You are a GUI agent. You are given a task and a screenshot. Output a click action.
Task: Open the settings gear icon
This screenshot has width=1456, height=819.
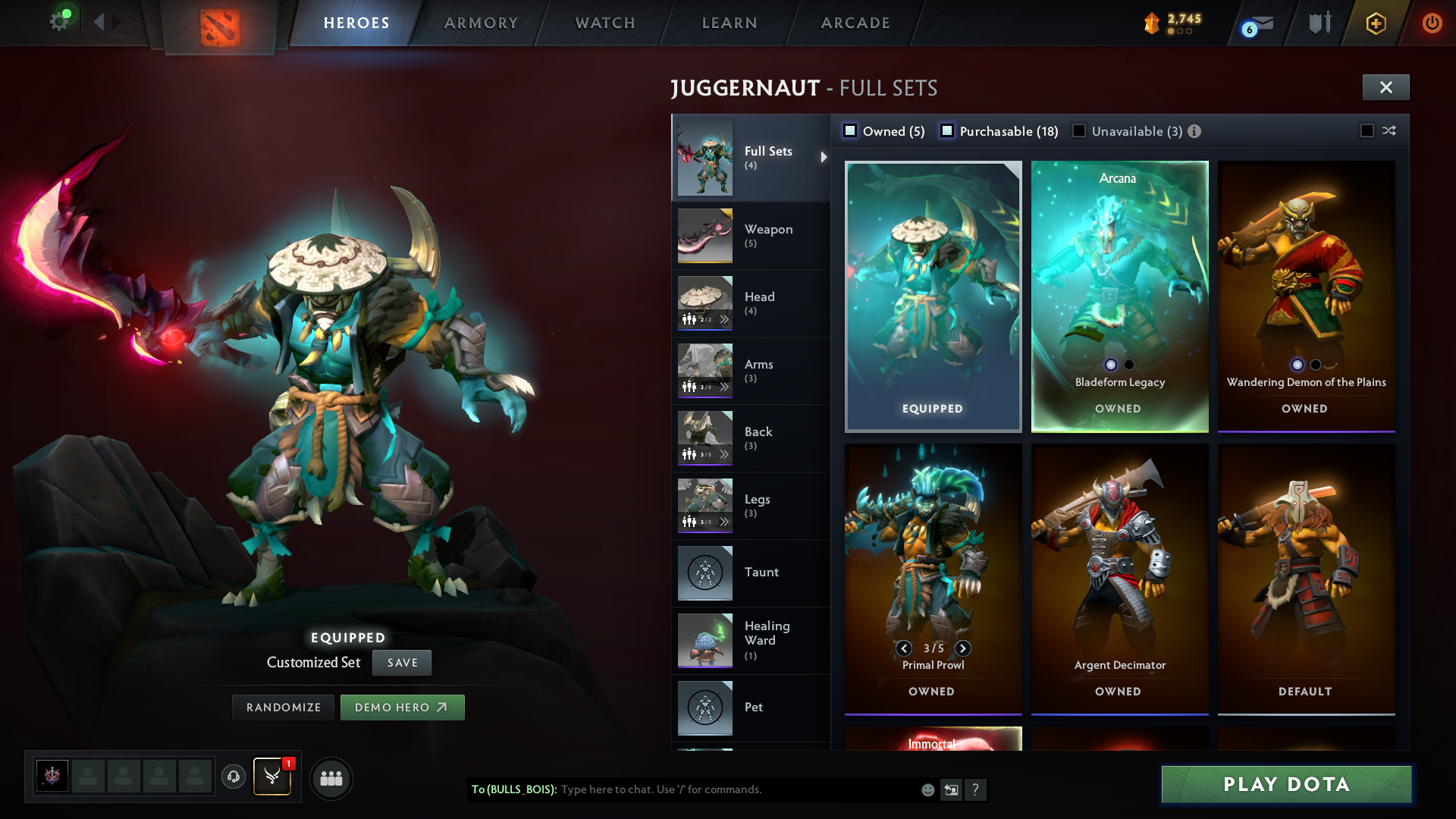[58, 22]
